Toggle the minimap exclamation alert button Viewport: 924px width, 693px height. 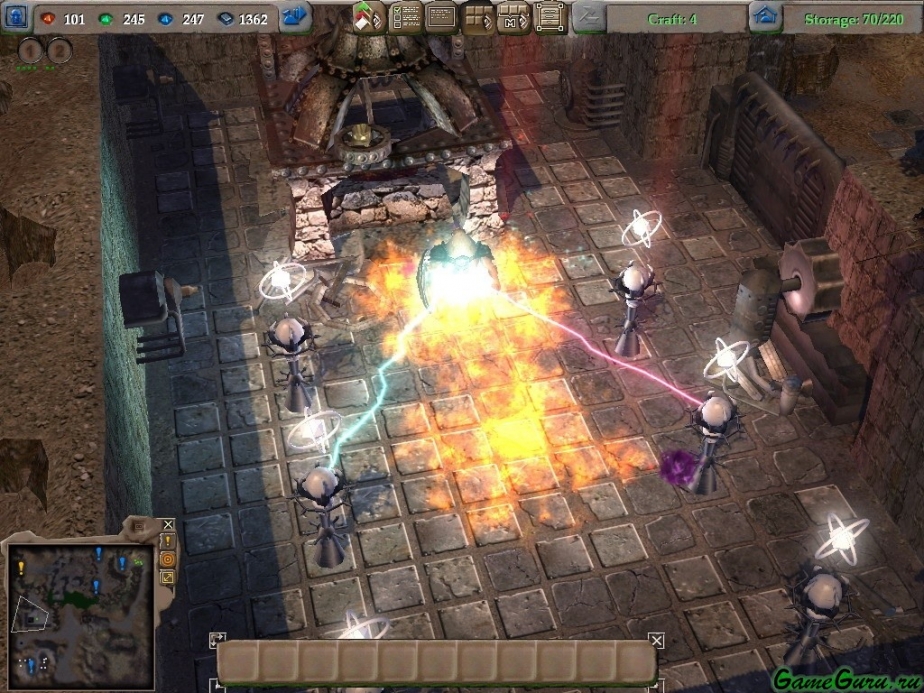coord(168,541)
